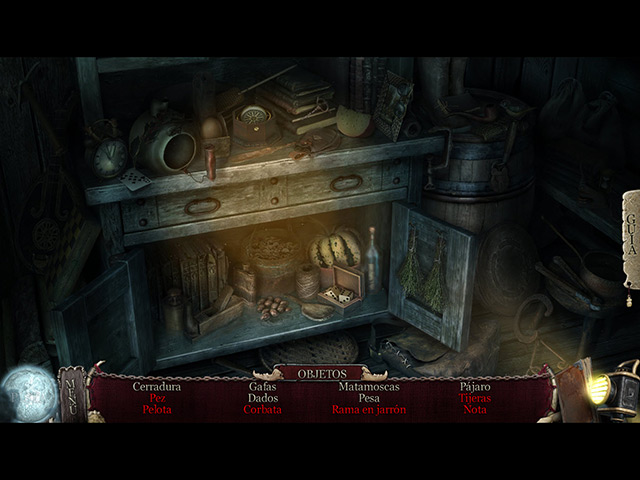
Task: Click 'Pájaro' in the object list
Action: [x=475, y=385]
